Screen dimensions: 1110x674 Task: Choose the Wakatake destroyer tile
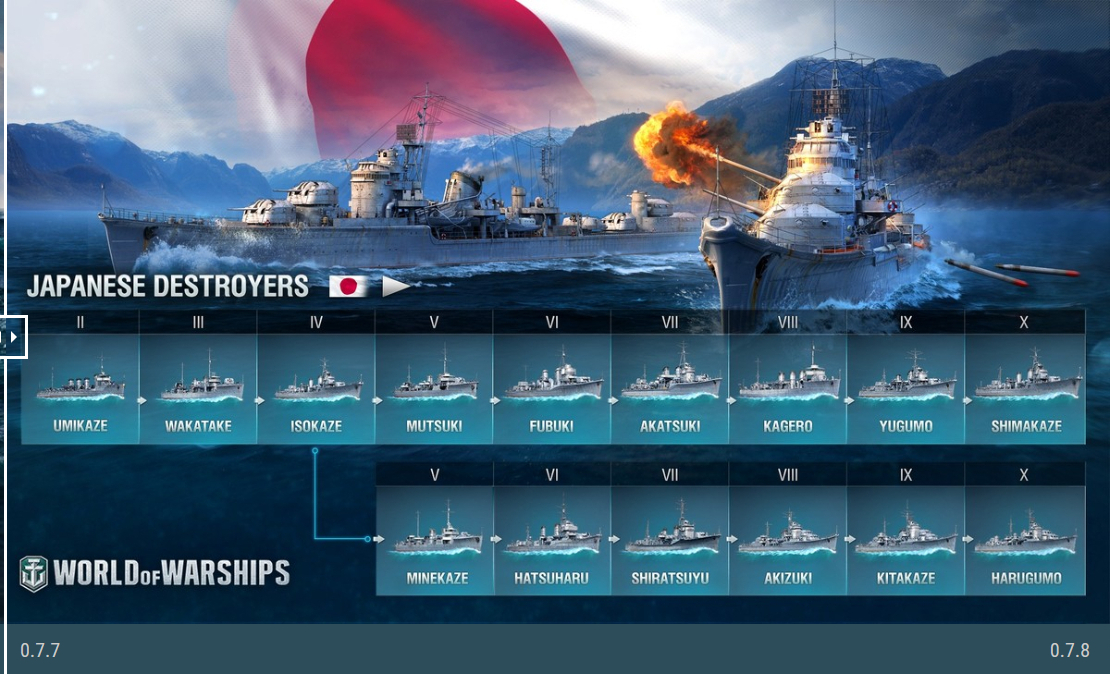pyautogui.click(x=198, y=389)
